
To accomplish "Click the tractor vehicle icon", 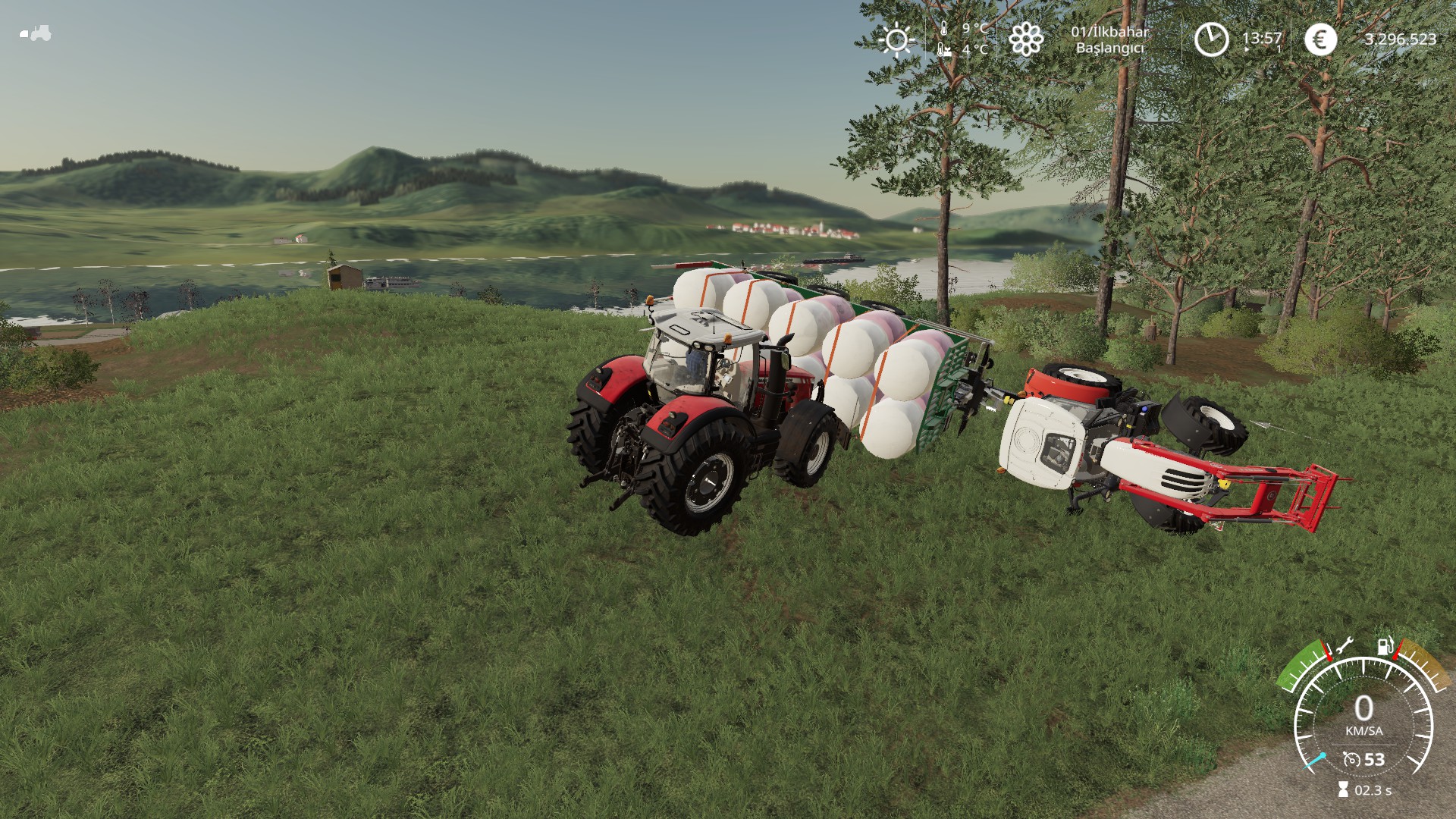I will tap(35, 33).
